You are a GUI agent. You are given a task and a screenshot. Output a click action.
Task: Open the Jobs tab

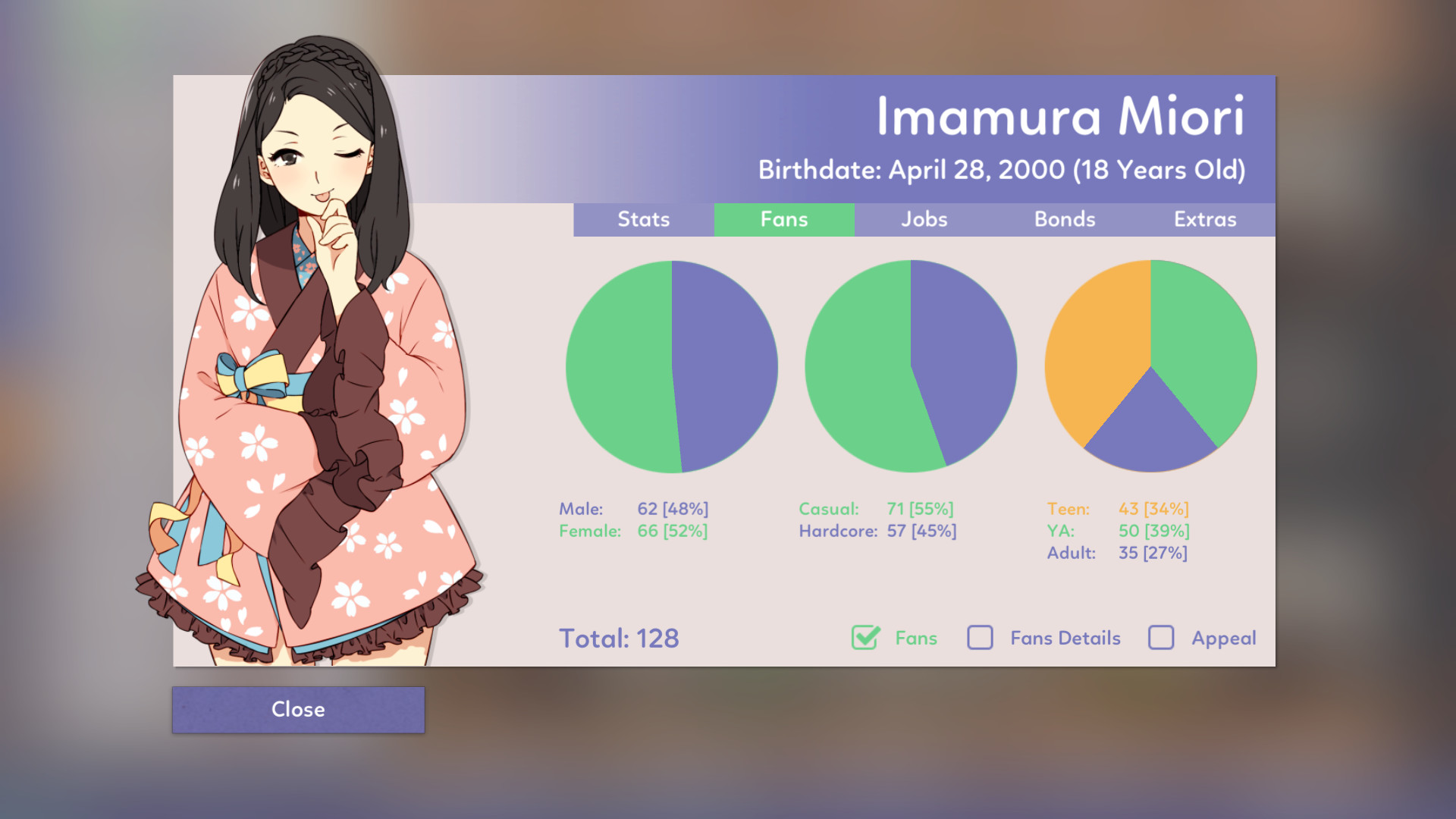point(924,219)
